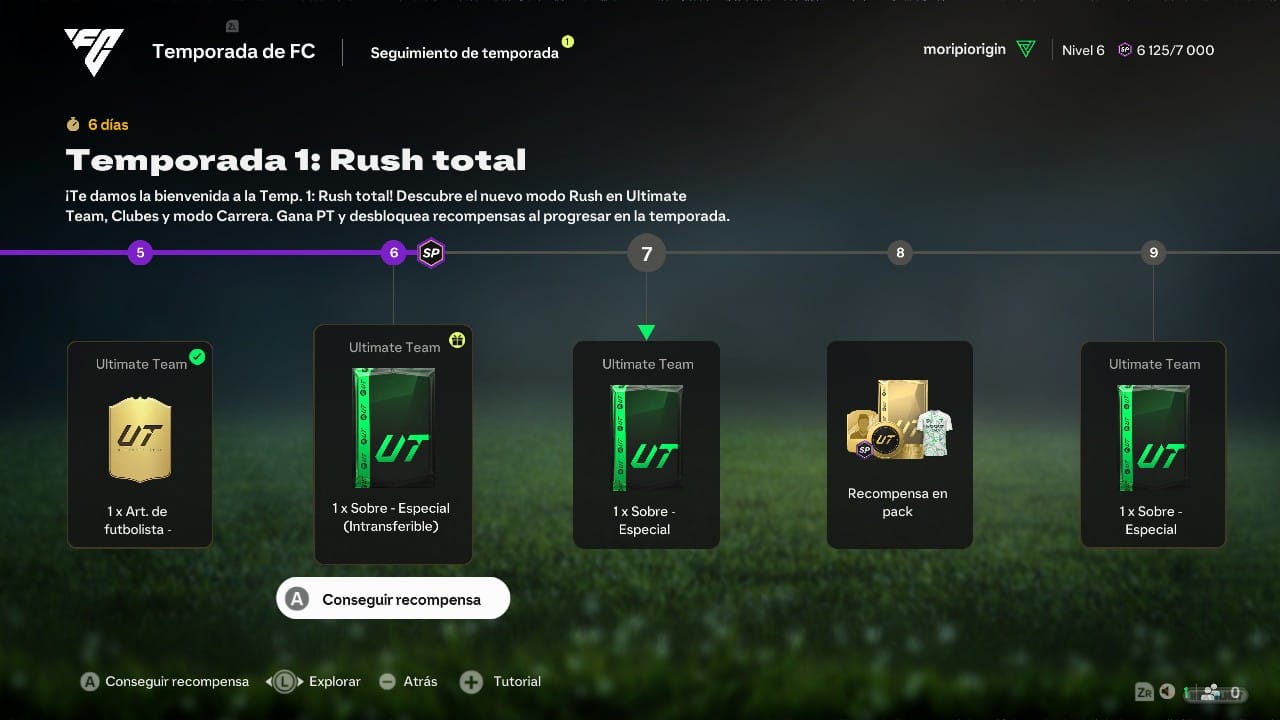Click the FC logo in the header
The height and width of the screenshot is (720, 1280).
pyautogui.click(x=94, y=51)
